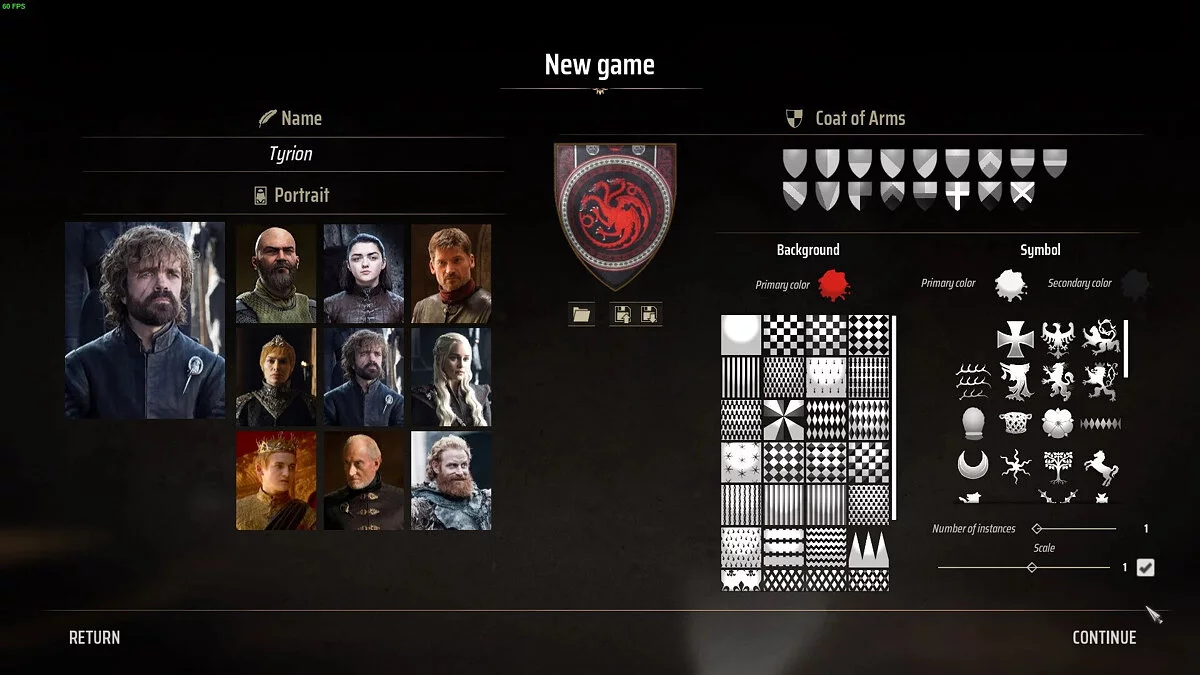Screen dimensions: 1200x675
Task: Change the symbol primary color swatch
Action: (x=1010, y=285)
